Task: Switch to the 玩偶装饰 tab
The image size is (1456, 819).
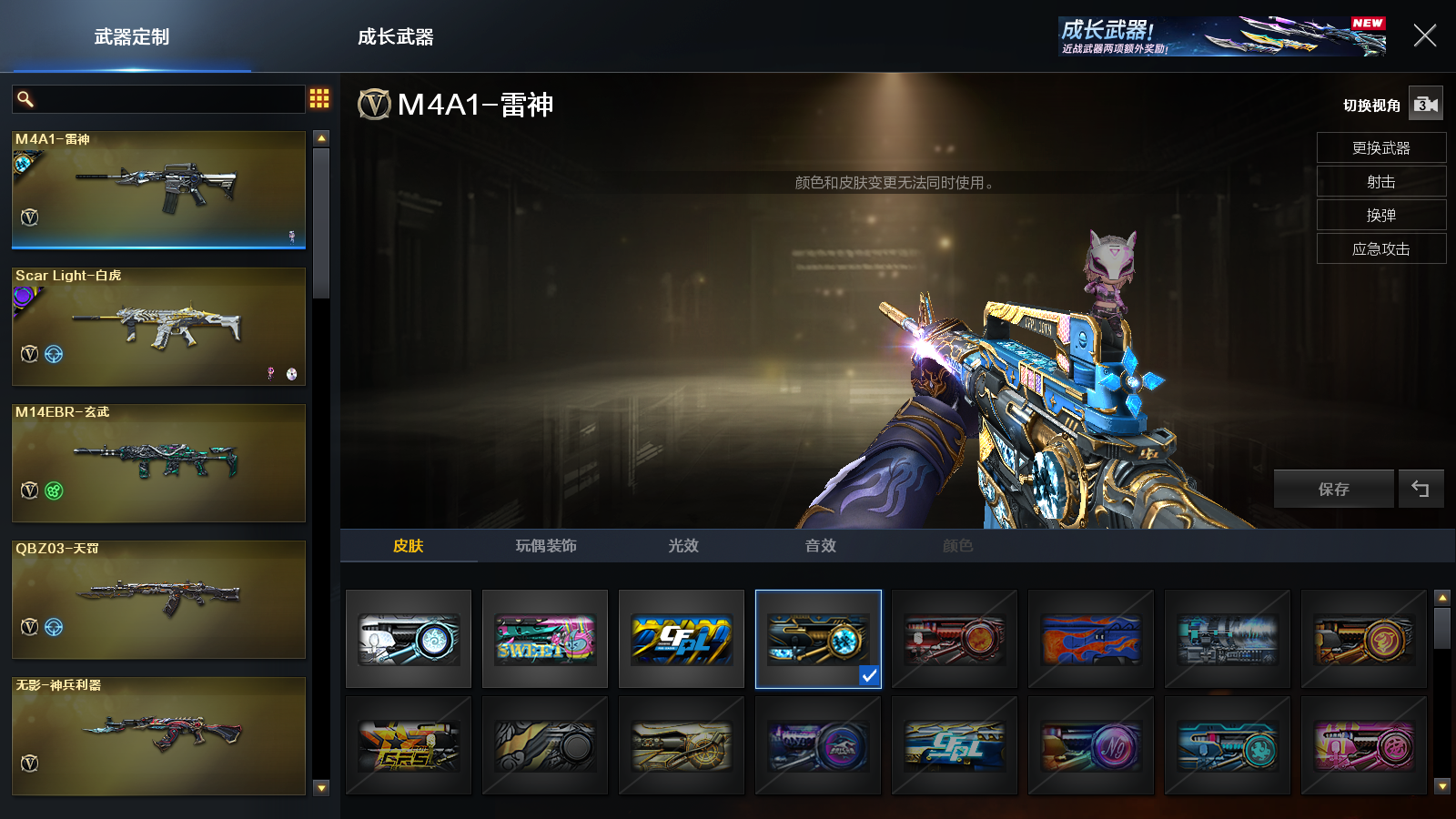Action: tap(546, 546)
